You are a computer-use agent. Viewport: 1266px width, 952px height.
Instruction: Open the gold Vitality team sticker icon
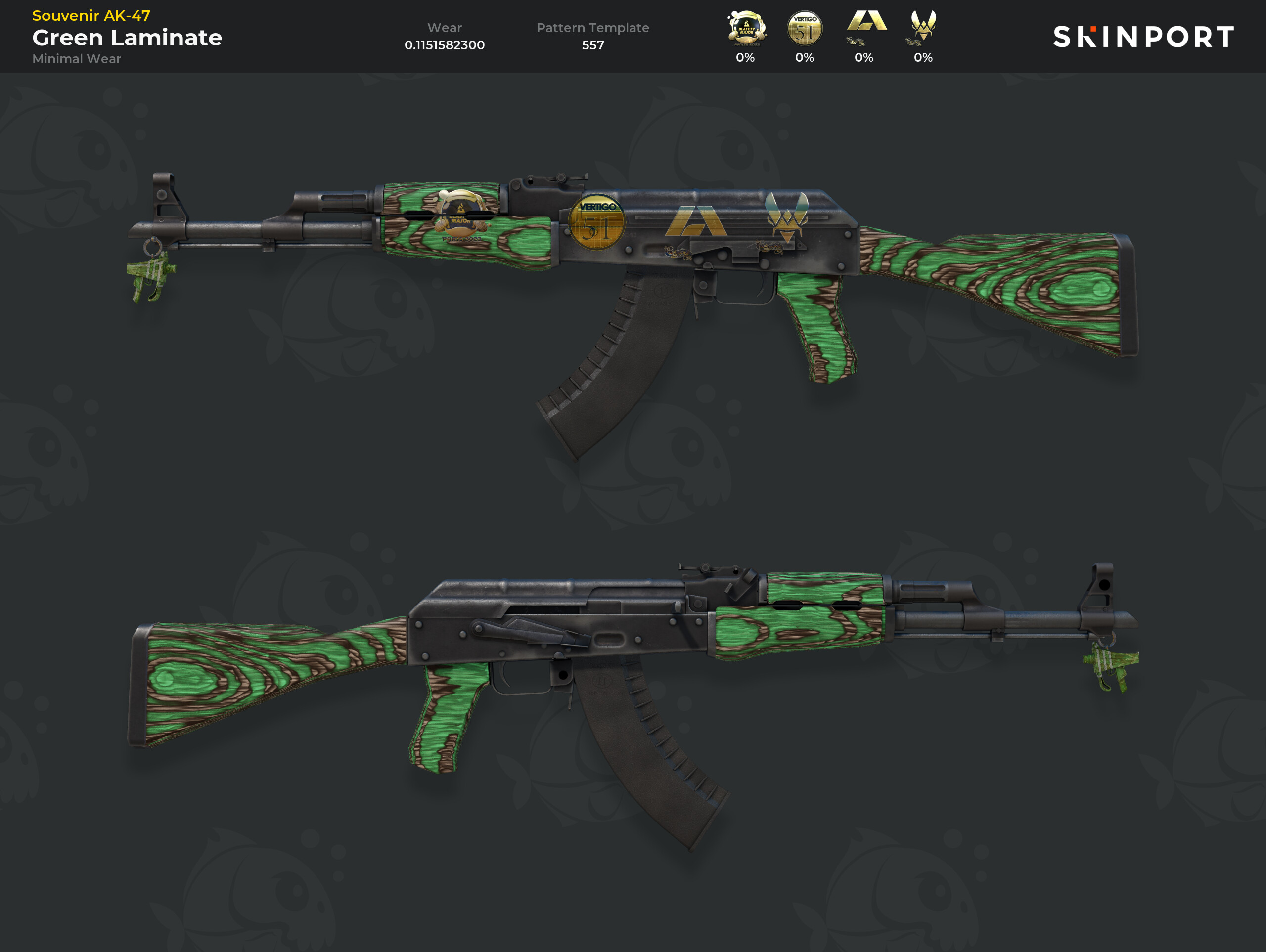(923, 25)
